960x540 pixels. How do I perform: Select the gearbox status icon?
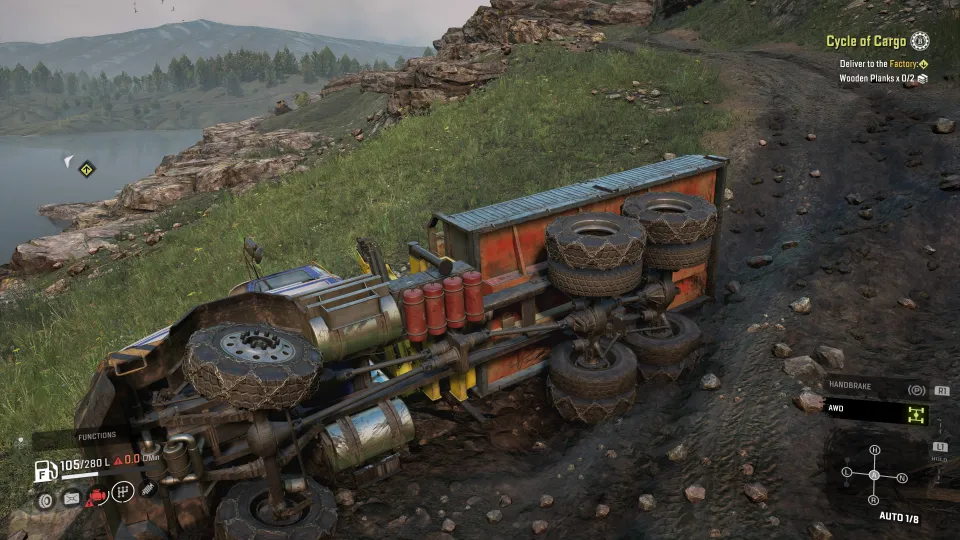click(x=122, y=492)
